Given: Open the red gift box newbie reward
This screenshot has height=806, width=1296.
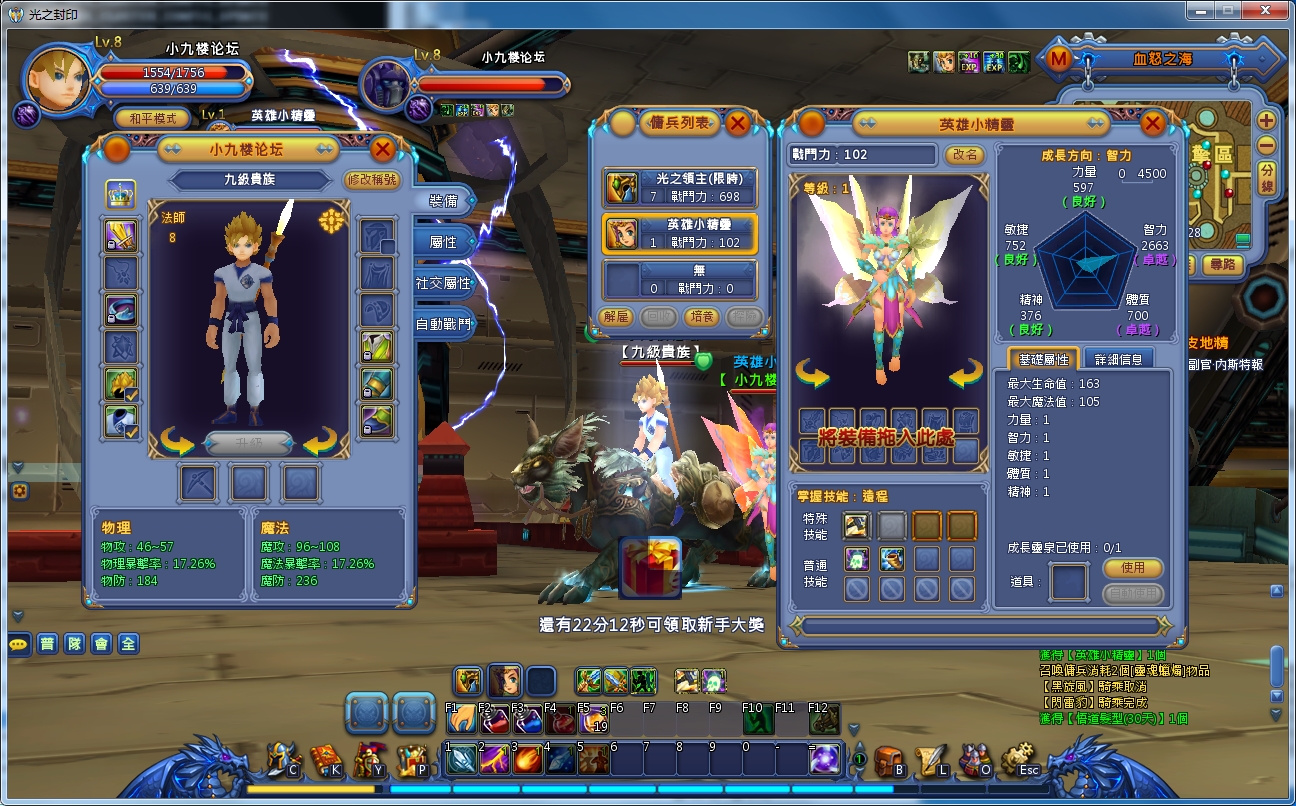Looking at the screenshot, I should coord(650,568).
